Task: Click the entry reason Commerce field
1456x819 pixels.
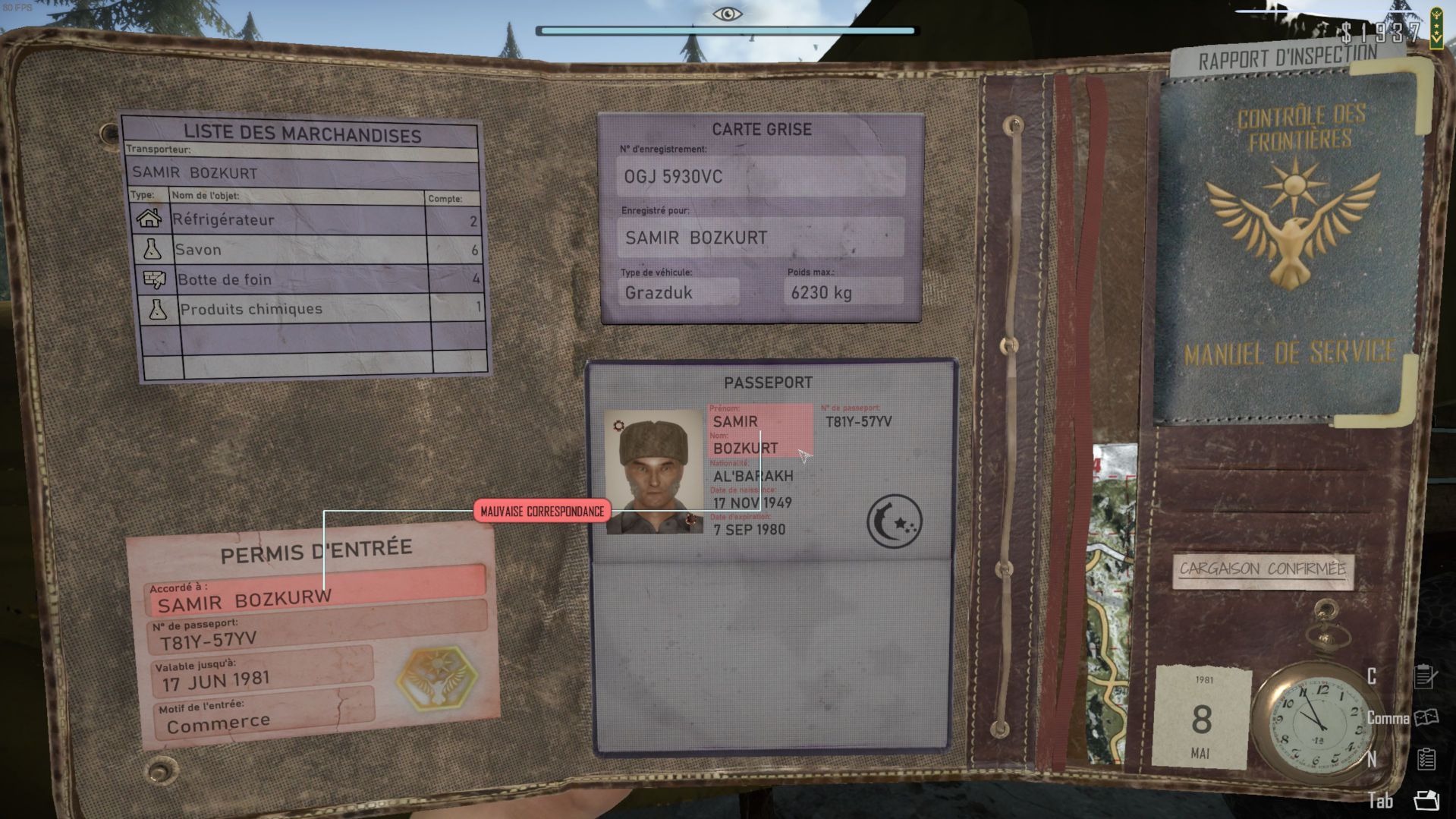Action: 262,720
